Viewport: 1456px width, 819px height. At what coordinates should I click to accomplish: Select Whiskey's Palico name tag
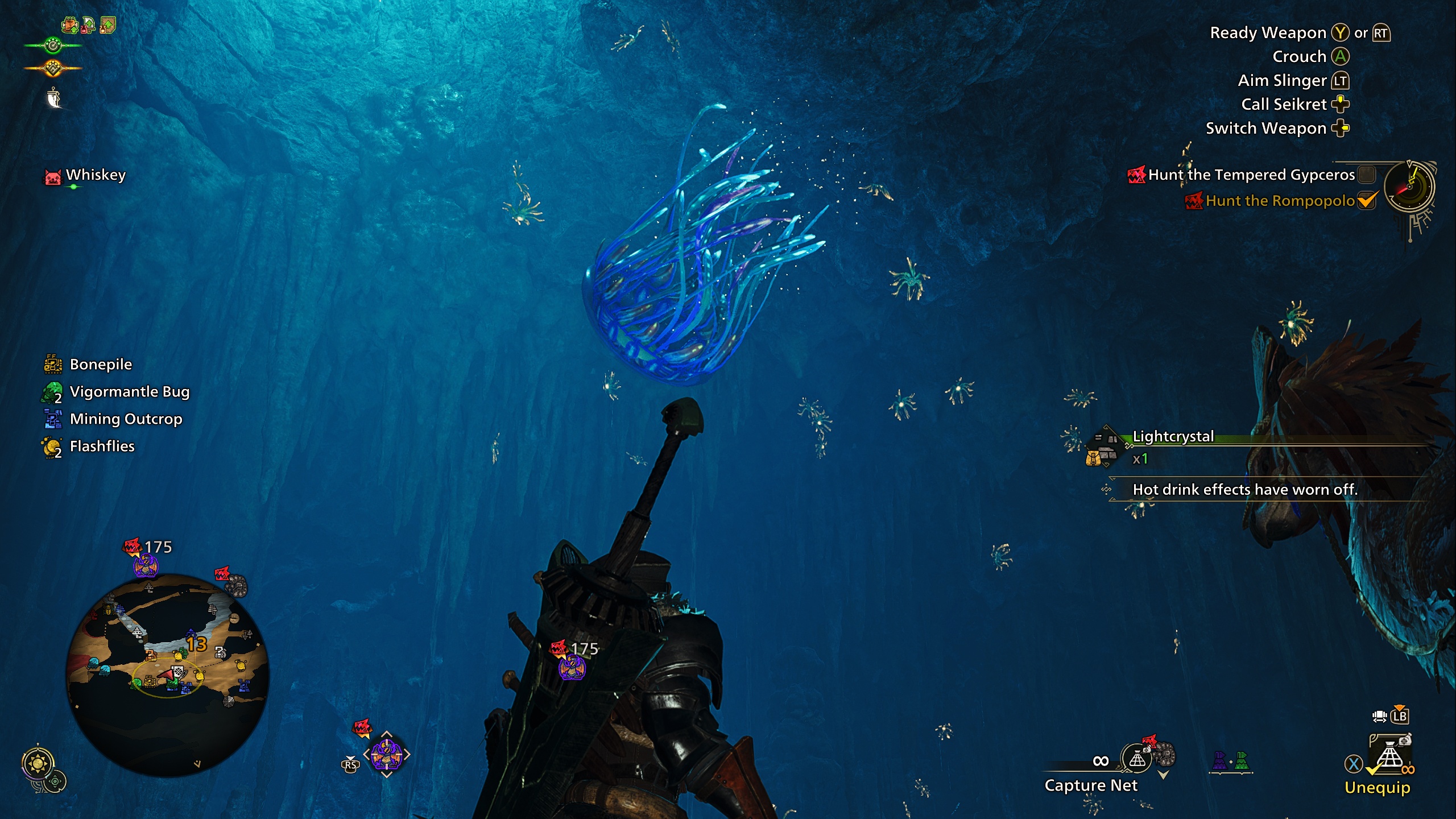pos(95,175)
